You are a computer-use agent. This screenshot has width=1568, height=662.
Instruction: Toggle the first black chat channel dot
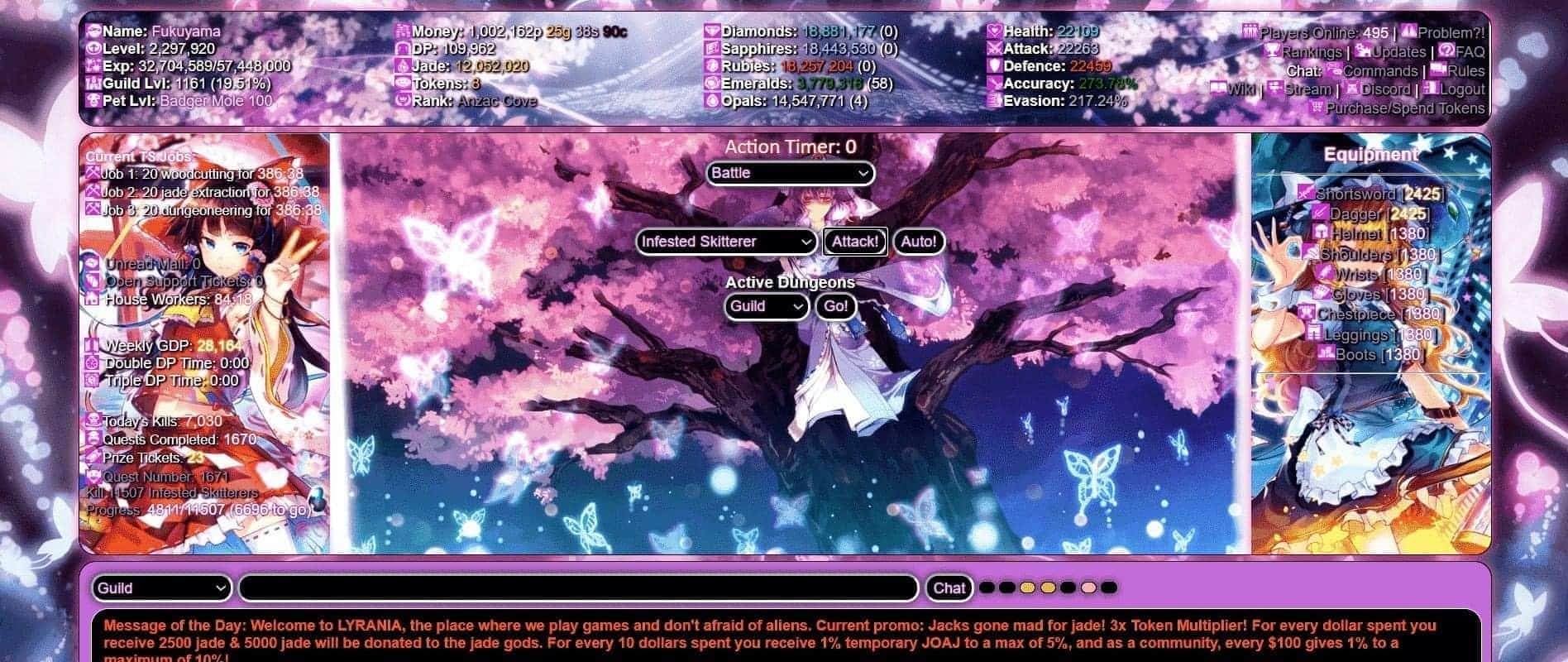[x=987, y=587]
